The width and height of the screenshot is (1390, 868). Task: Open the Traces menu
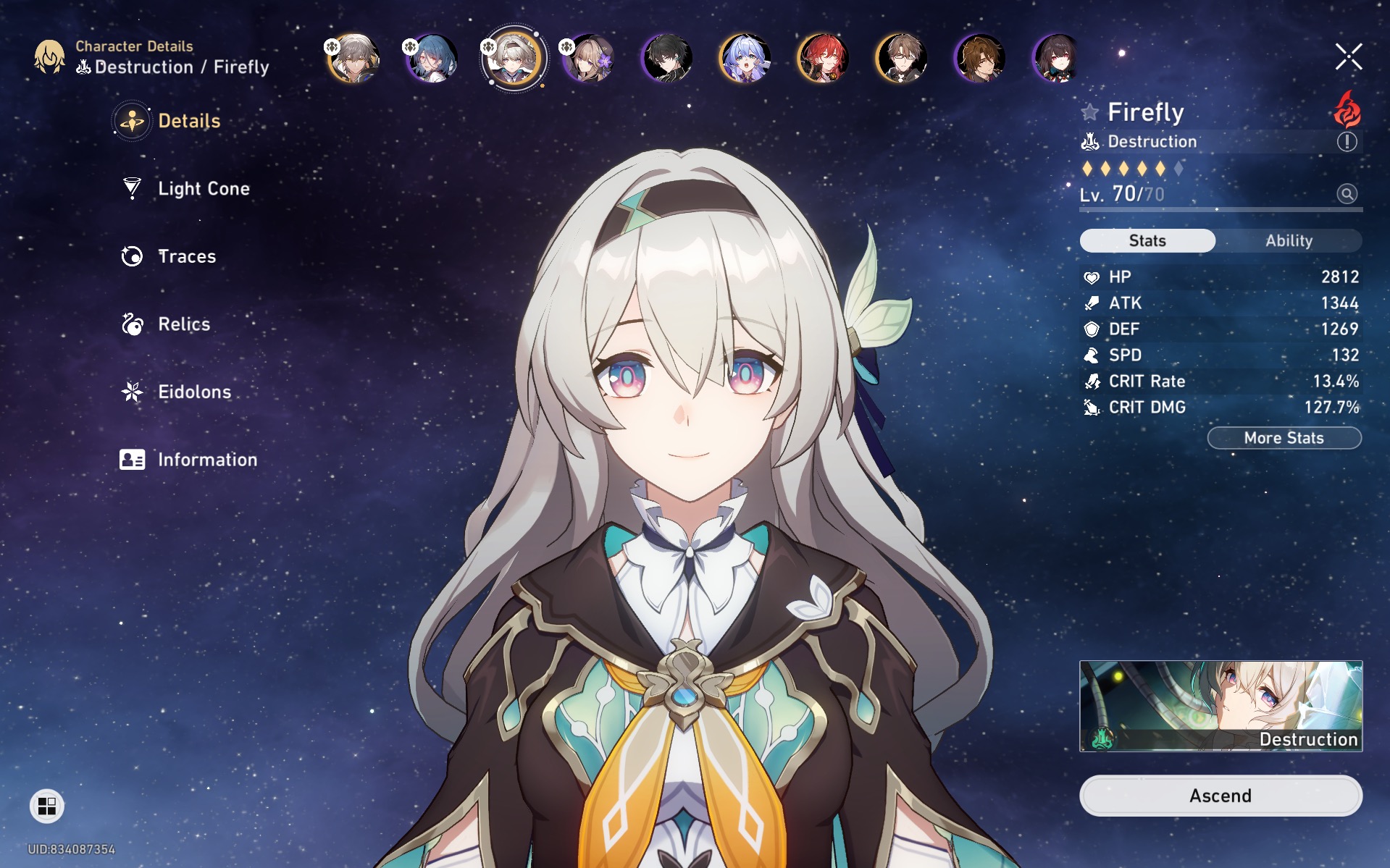[185, 256]
